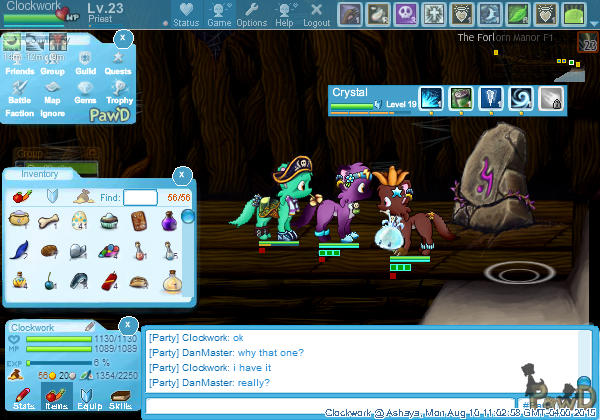This screenshot has width=600, height=420.
Task: Open the Skills tab
Action: tap(119, 400)
